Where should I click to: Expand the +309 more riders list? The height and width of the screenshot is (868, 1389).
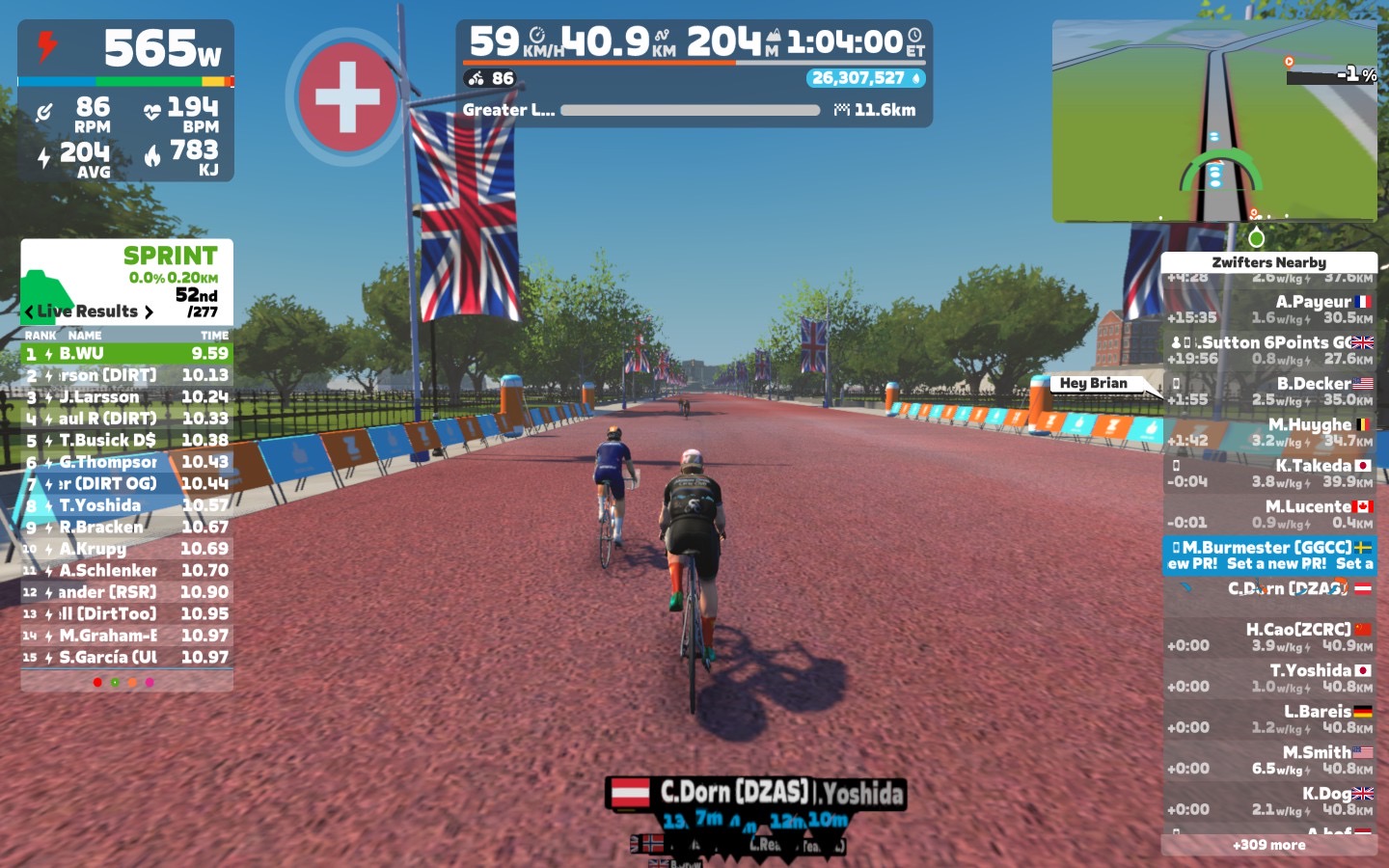click(x=1268, y=845)
